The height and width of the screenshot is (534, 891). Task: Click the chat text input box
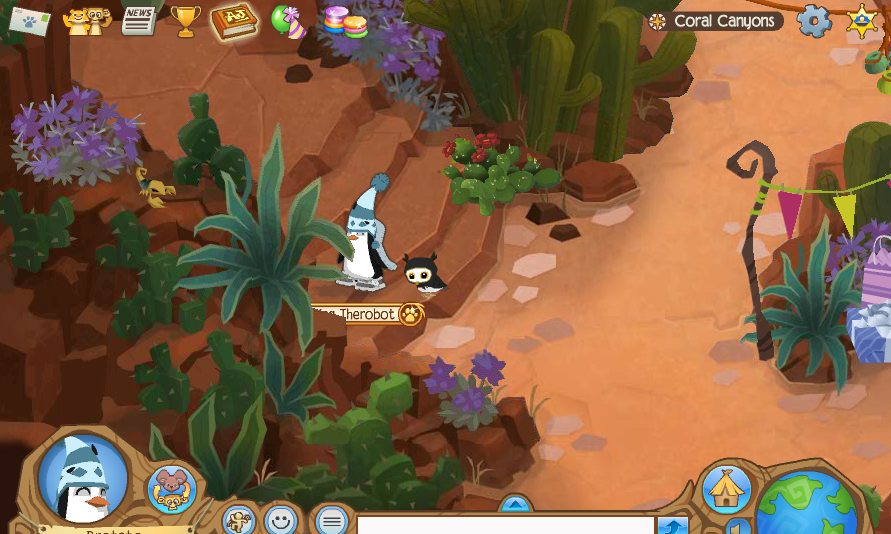coord(505,525)
